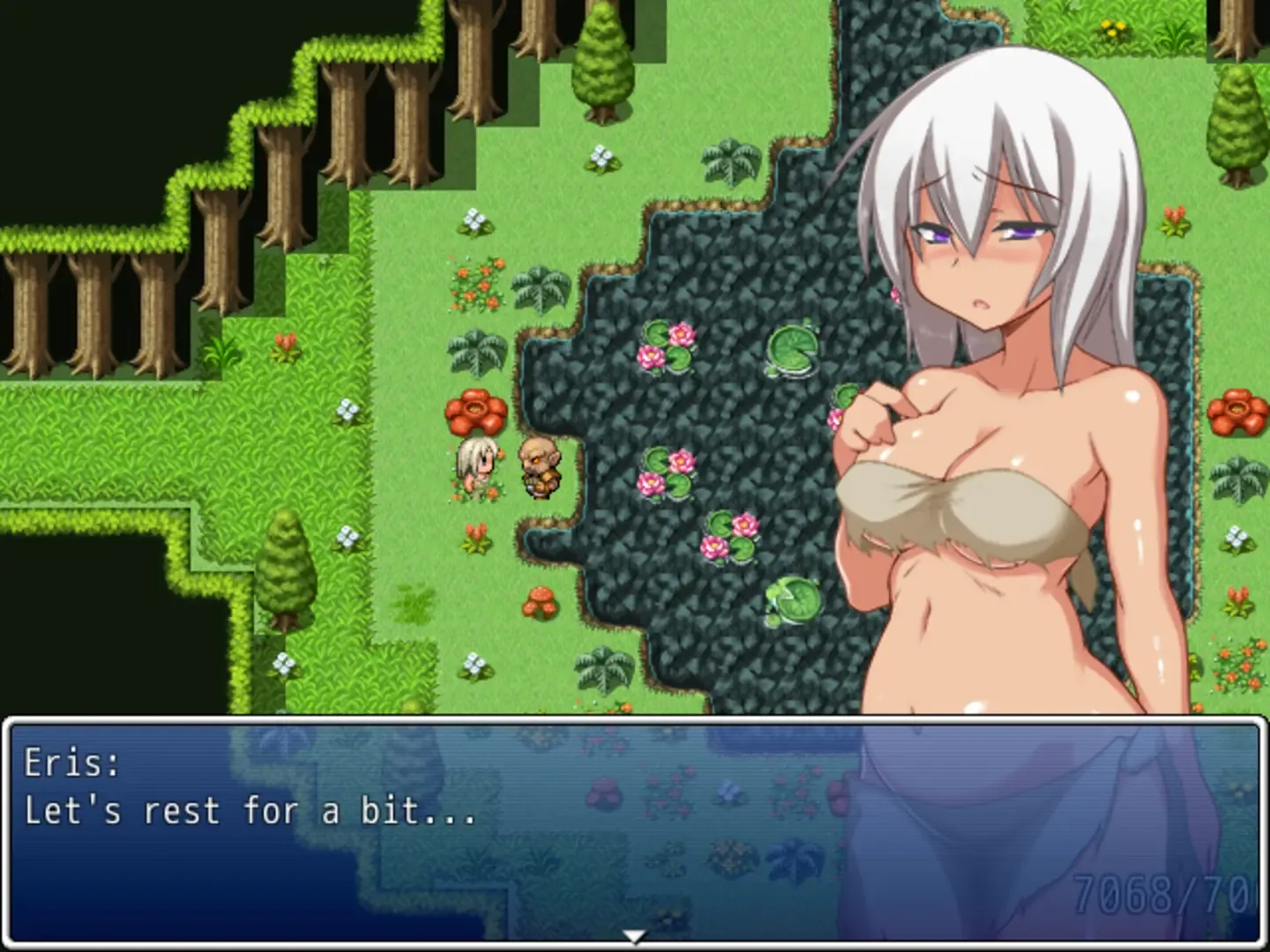Click the small orange flower sprite below the mushroom

tap(474, 538)
